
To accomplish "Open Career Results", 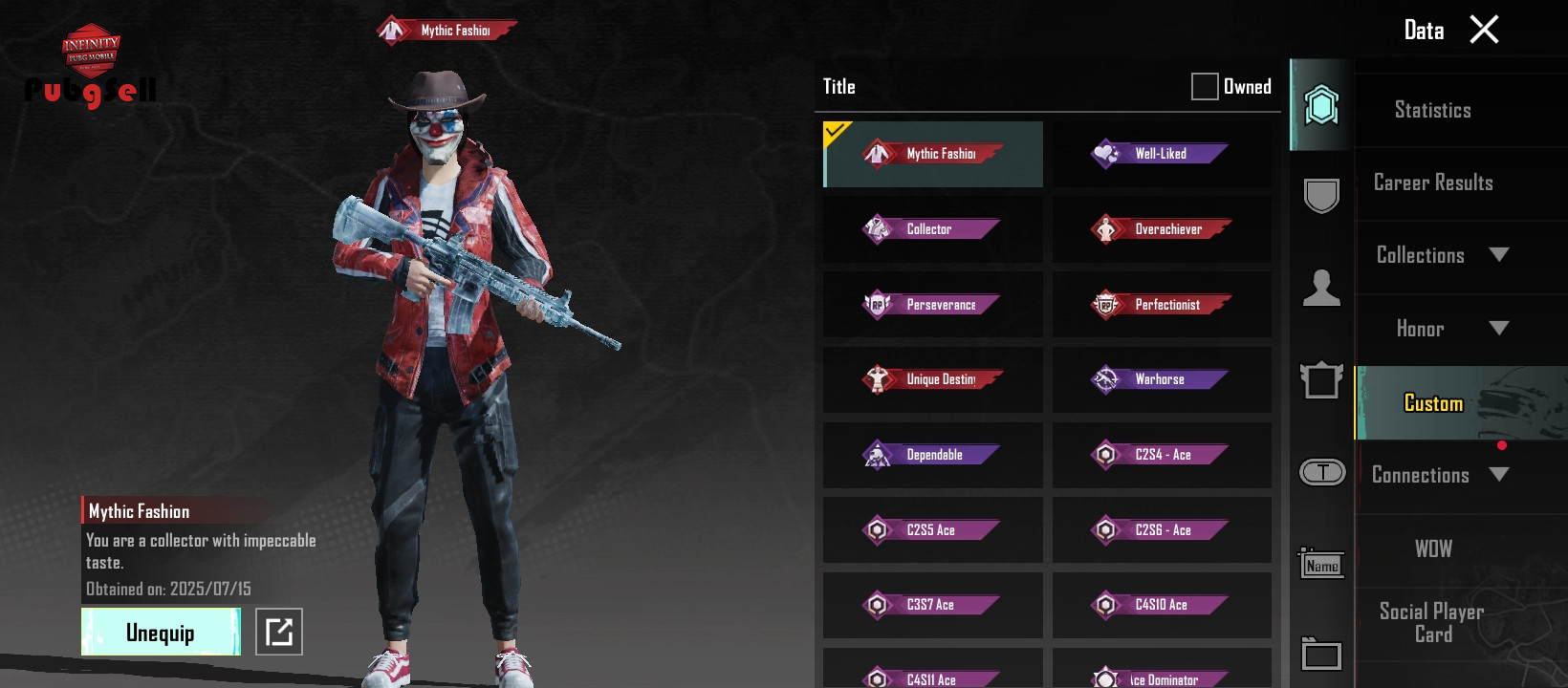I will point(1432,183).
